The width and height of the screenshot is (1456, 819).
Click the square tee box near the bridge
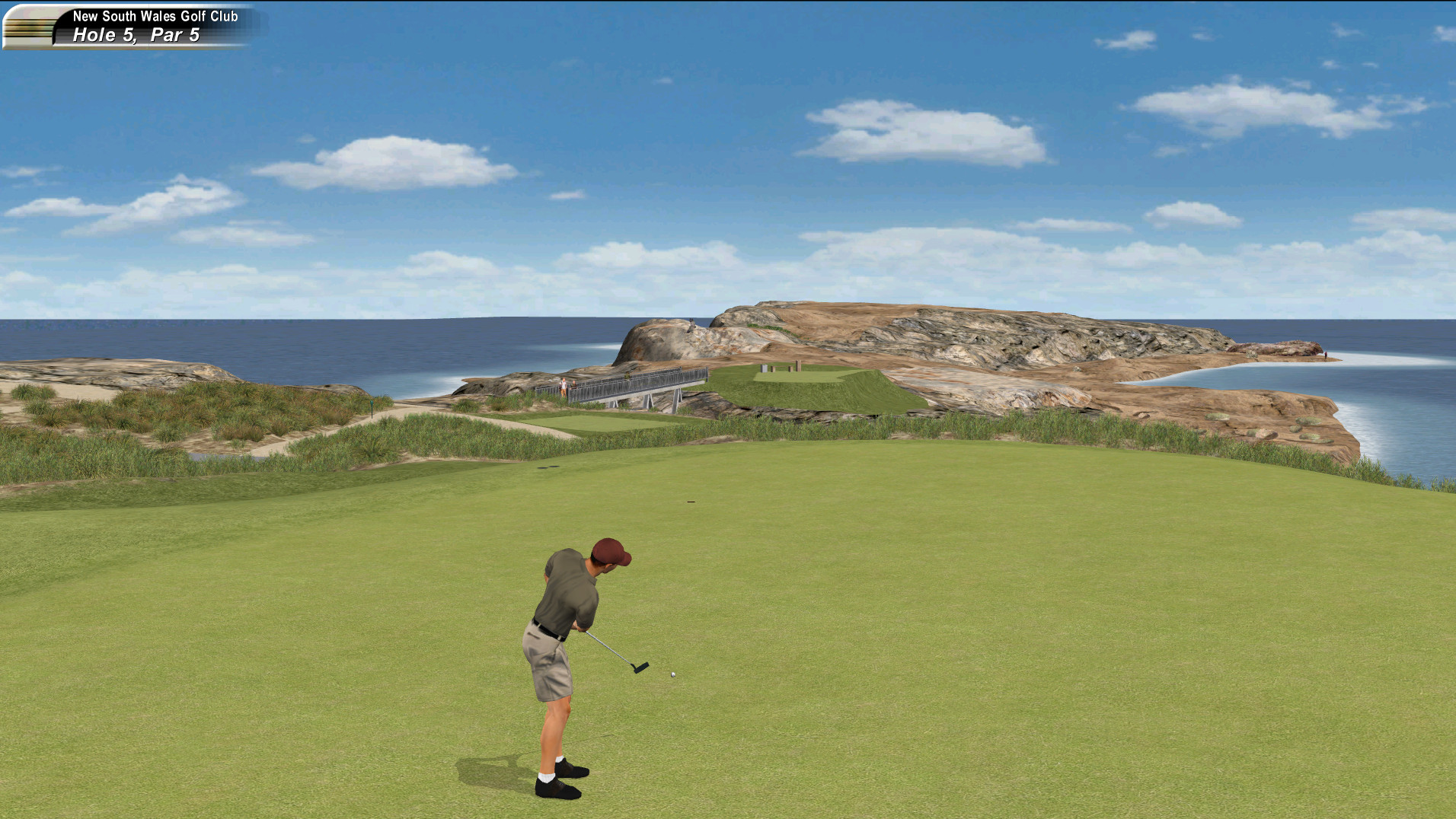[602, 421]
